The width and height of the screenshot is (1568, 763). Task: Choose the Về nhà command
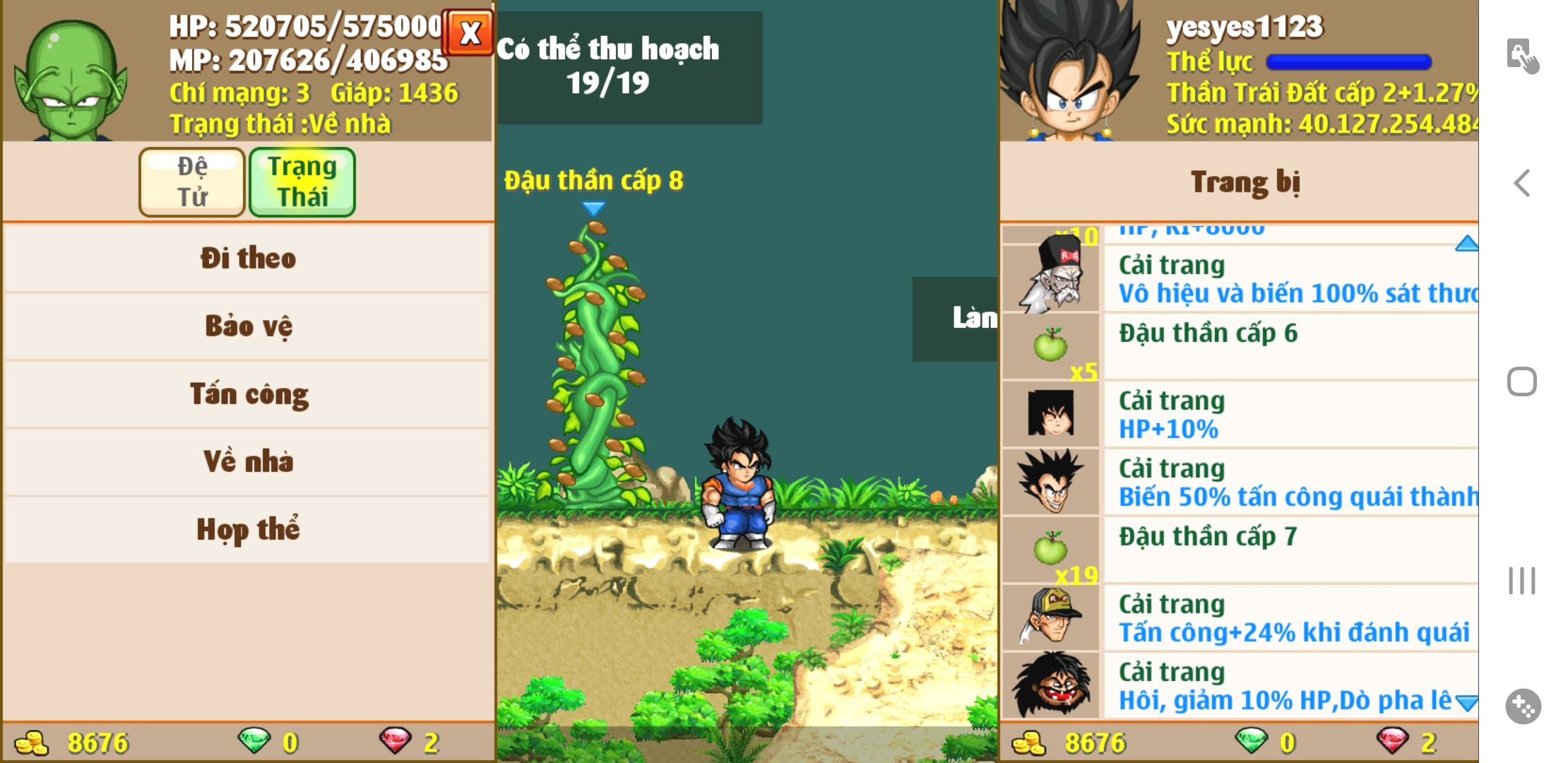(x=247, y=461)
